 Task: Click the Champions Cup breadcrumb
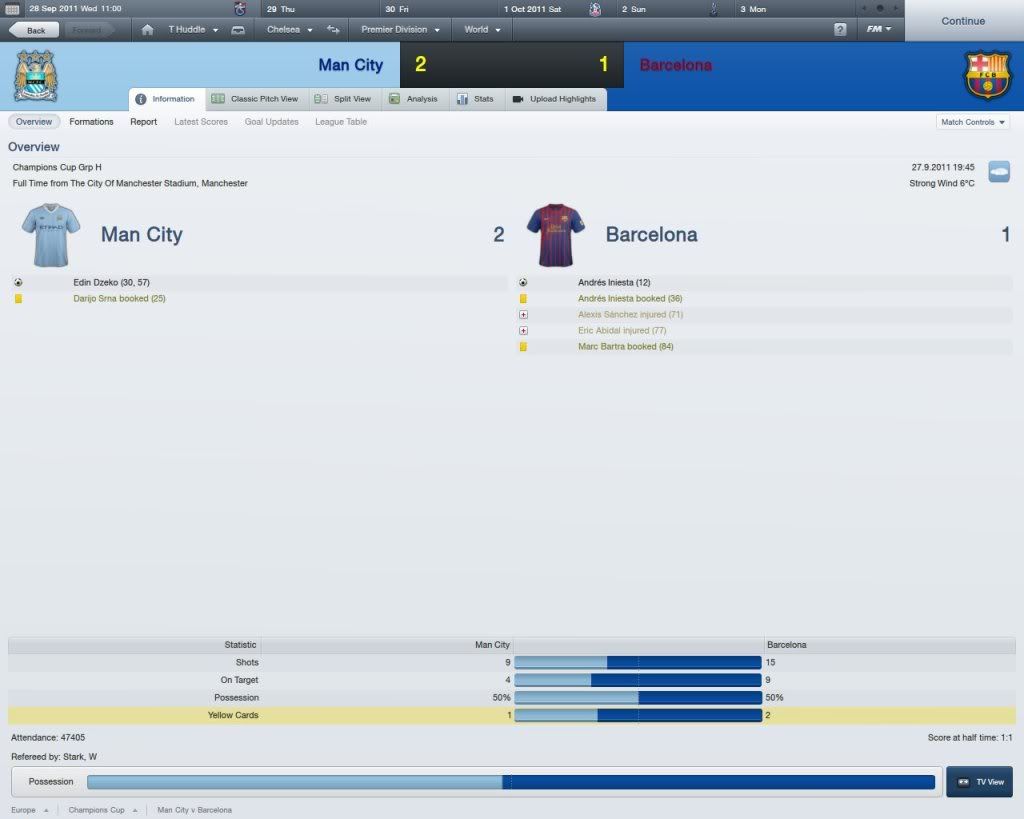coord(96,810)
